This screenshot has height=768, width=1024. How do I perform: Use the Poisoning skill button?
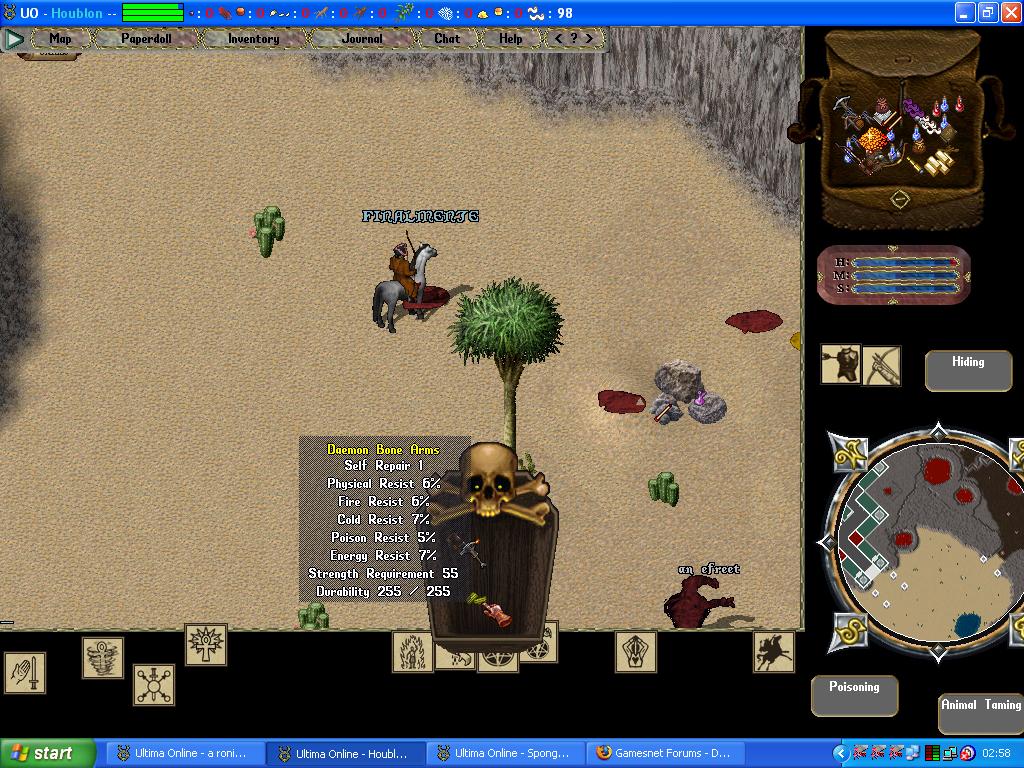(854, 695)
